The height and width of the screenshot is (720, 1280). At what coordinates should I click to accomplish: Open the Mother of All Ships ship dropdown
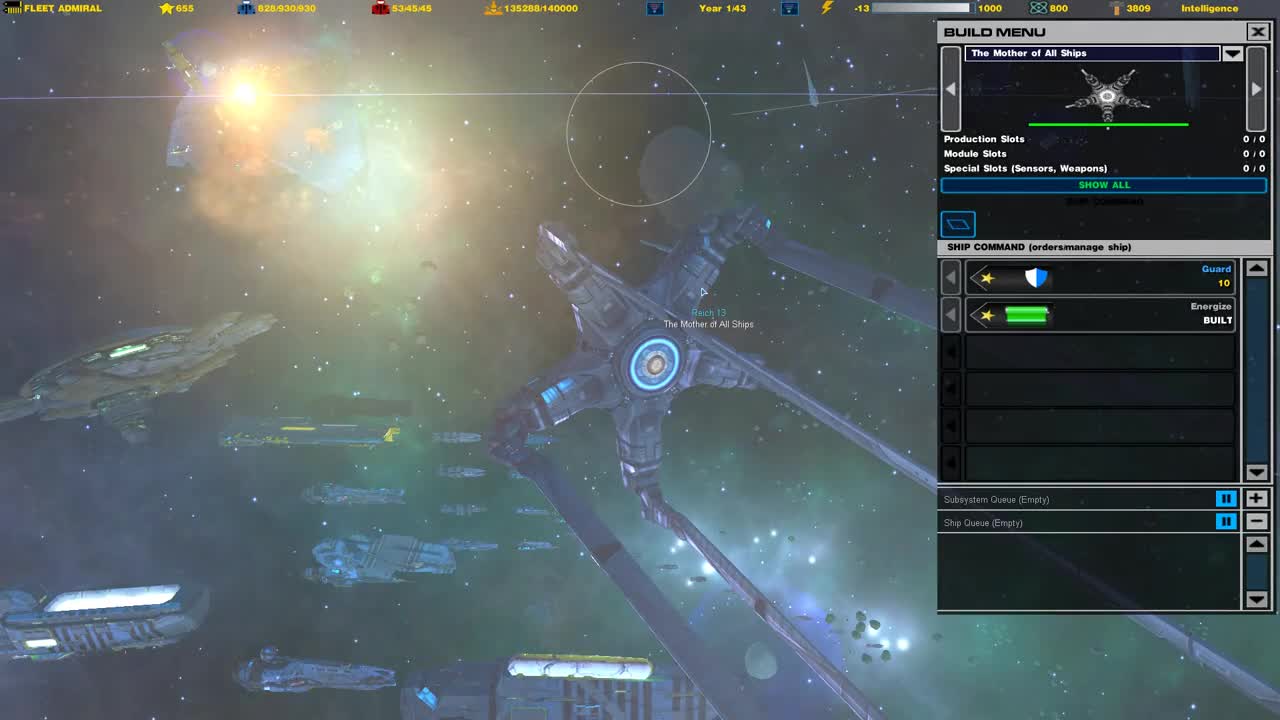[x=1233, y=53]
